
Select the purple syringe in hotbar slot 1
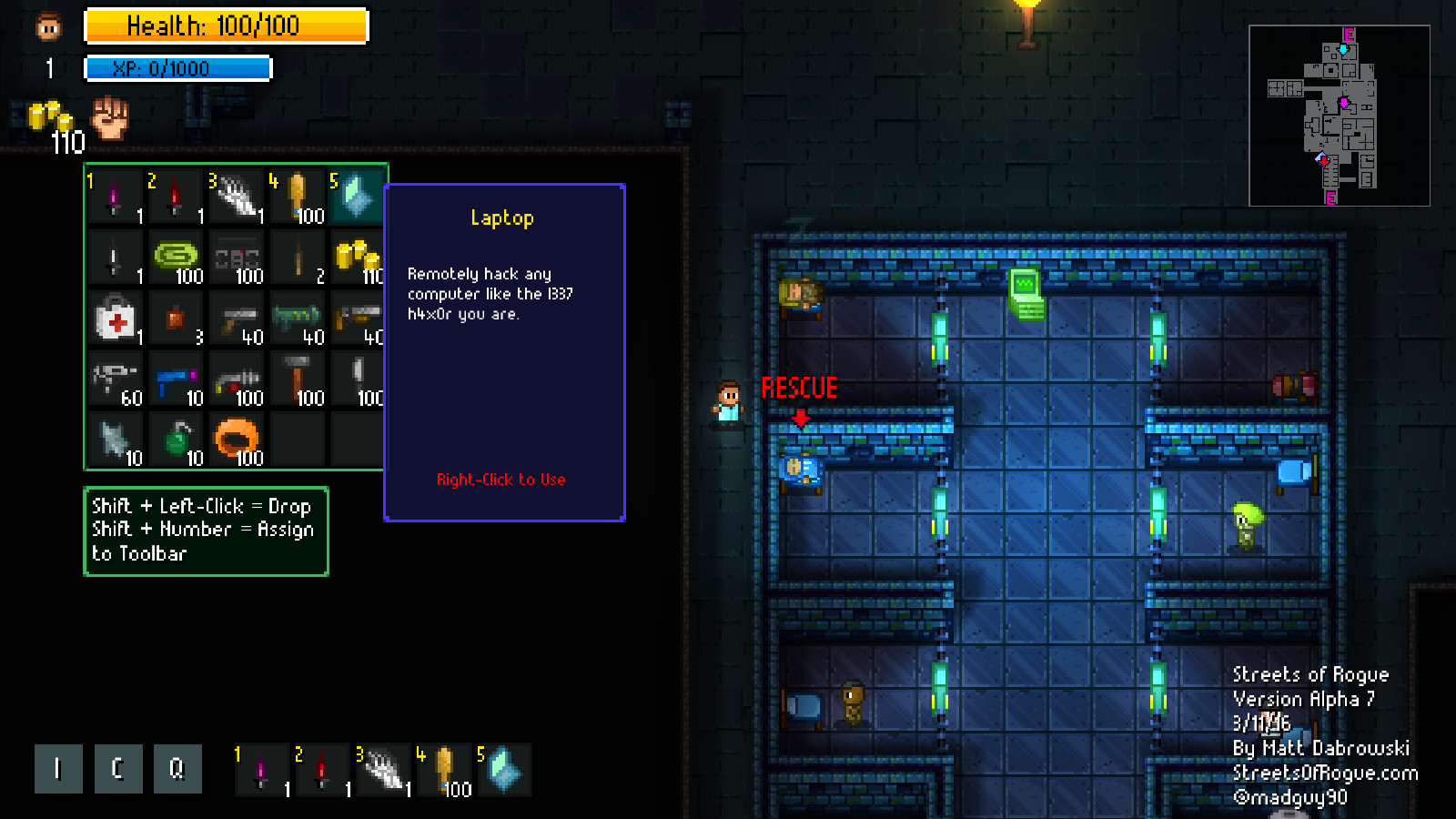click(261, 771)
